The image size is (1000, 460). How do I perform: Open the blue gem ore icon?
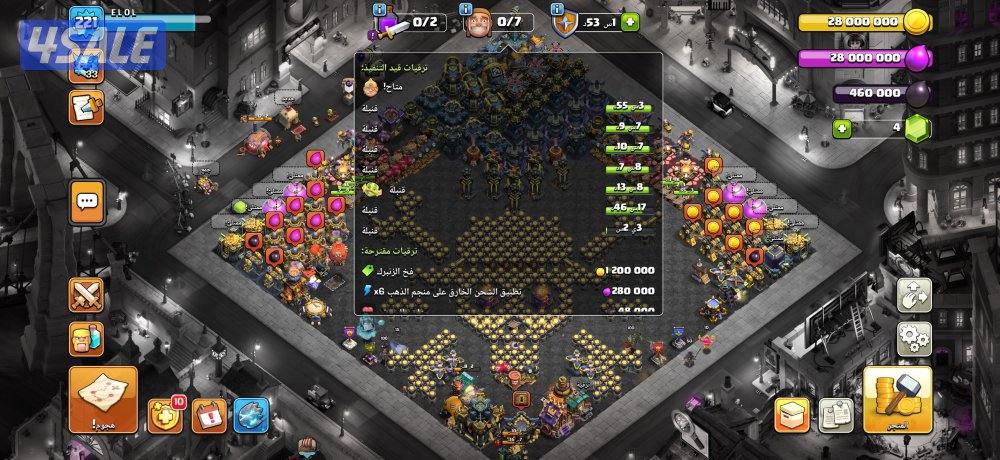click(251, 414)
